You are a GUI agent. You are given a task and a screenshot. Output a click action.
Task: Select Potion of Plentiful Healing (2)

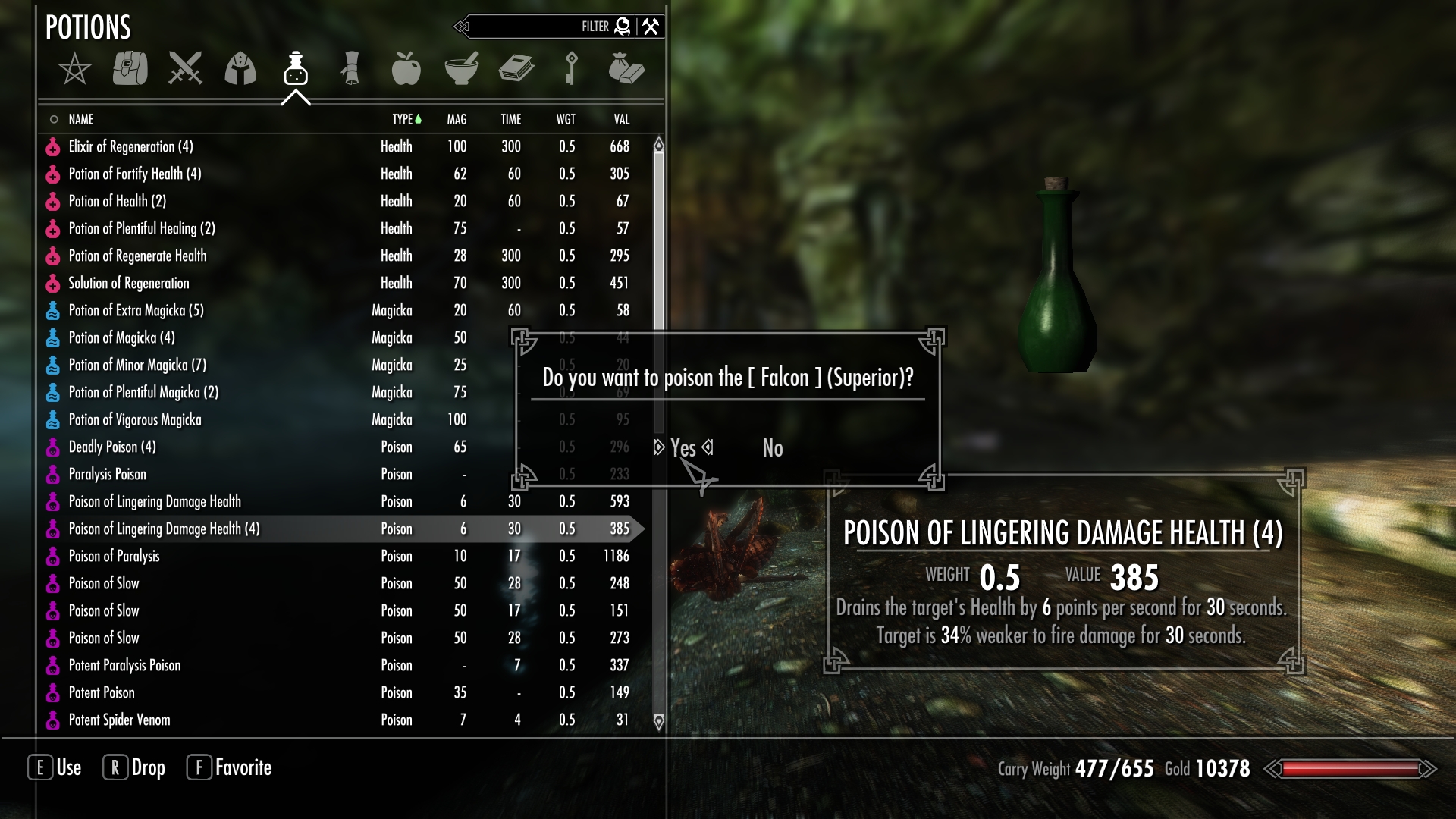(142, 228)
